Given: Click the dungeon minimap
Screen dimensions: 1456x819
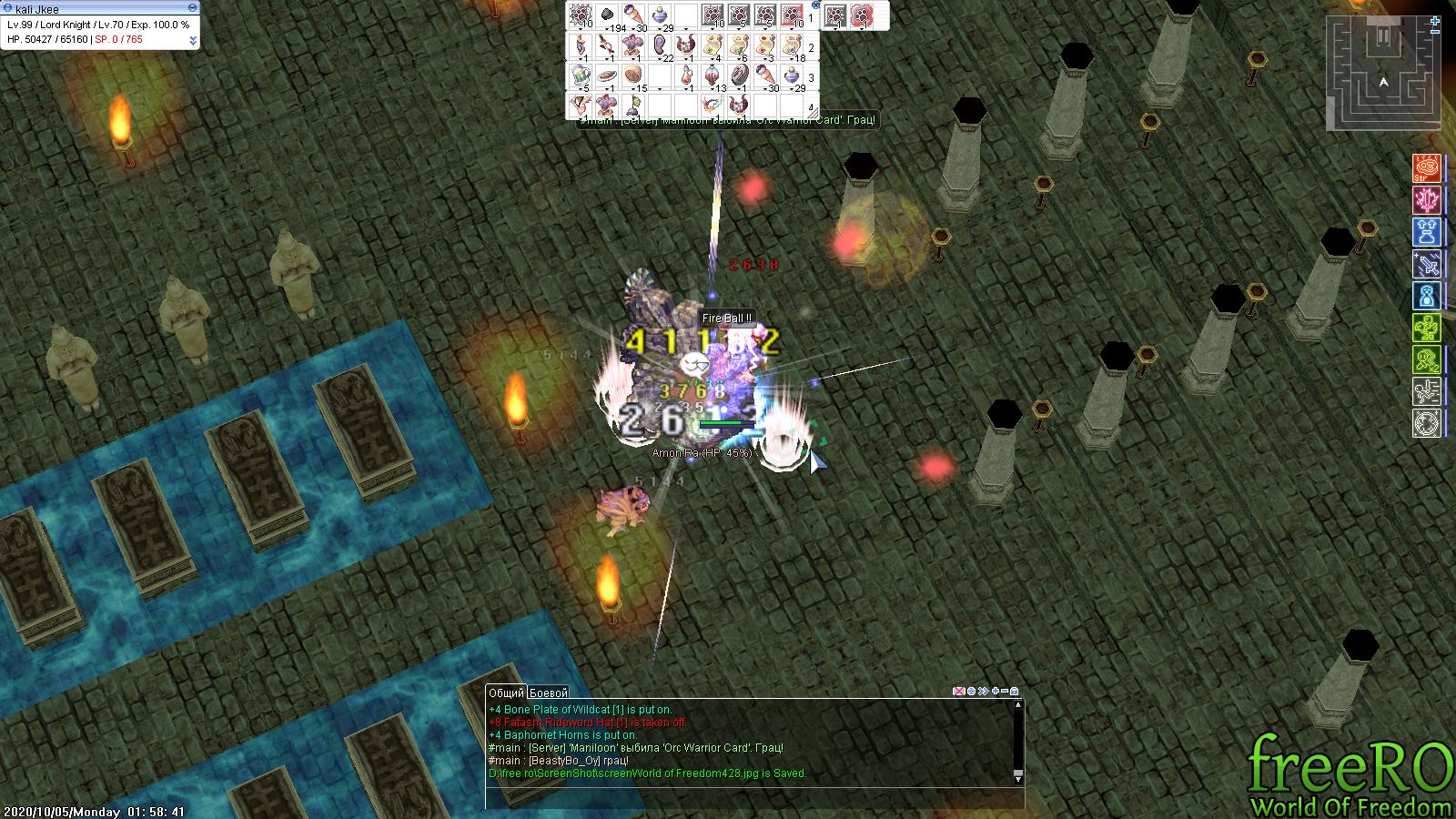Looking at the screenshot, I should click(1378, 76).
